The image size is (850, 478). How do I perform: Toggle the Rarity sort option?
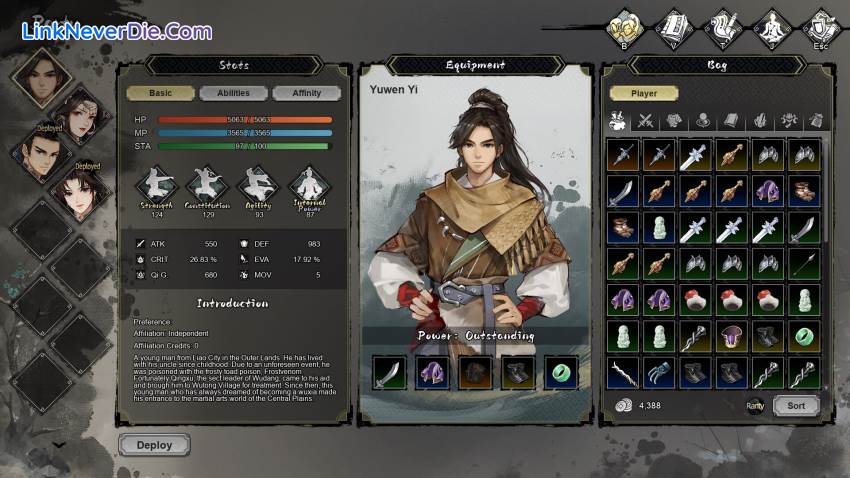tap(755, 405)
